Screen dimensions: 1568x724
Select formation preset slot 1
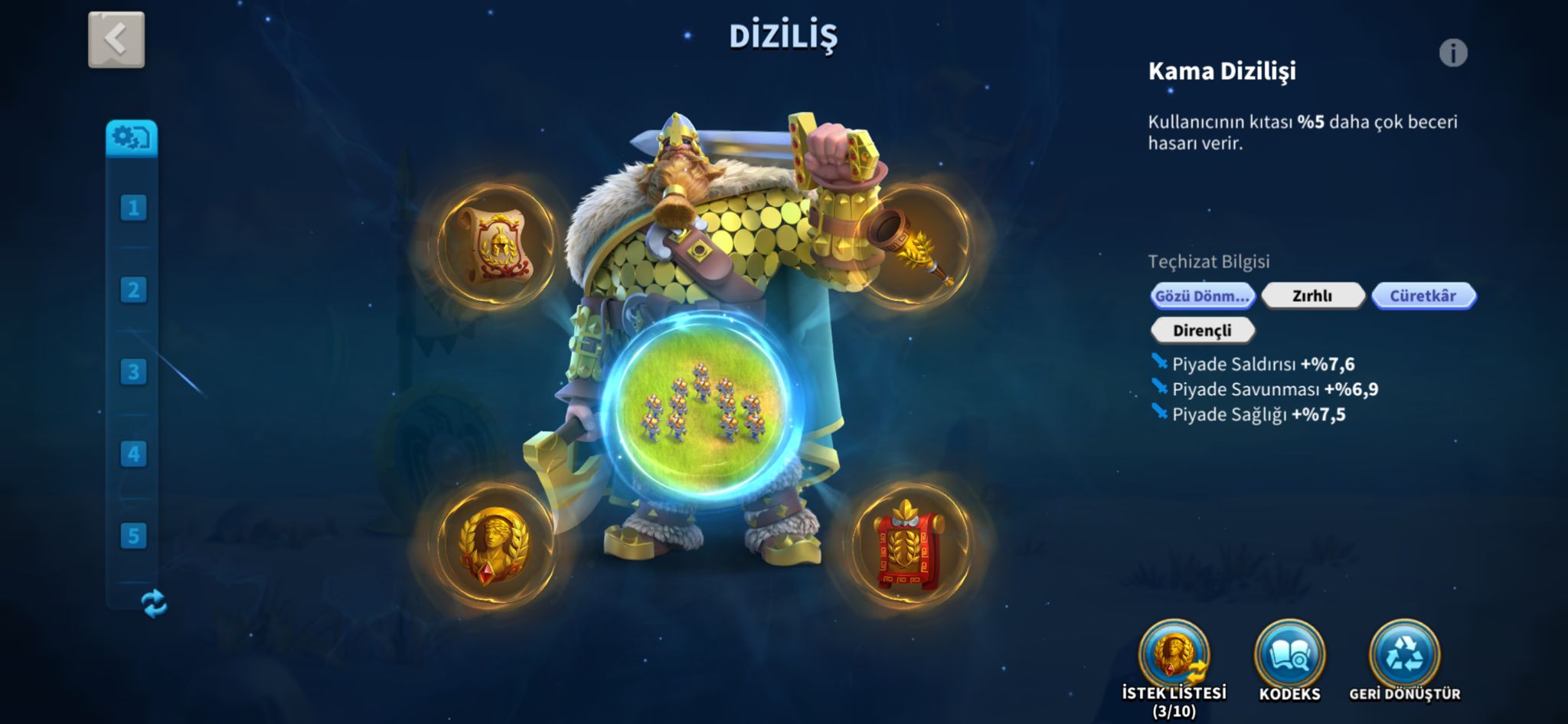tap(133, 208)
